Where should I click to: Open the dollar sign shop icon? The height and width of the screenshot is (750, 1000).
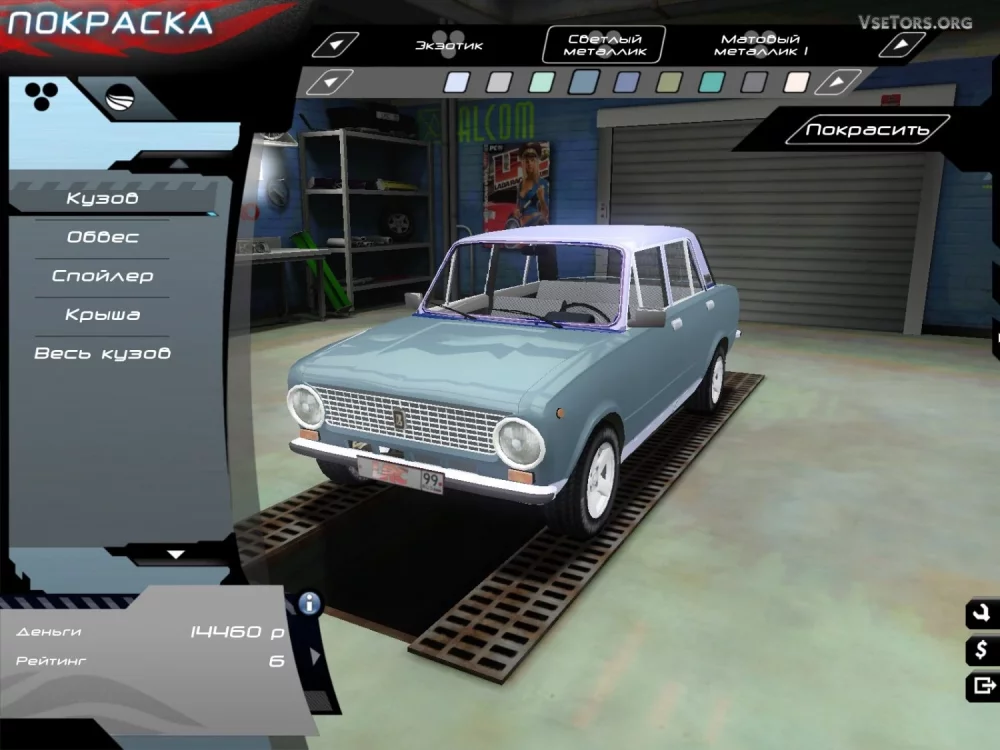point(982,650)
